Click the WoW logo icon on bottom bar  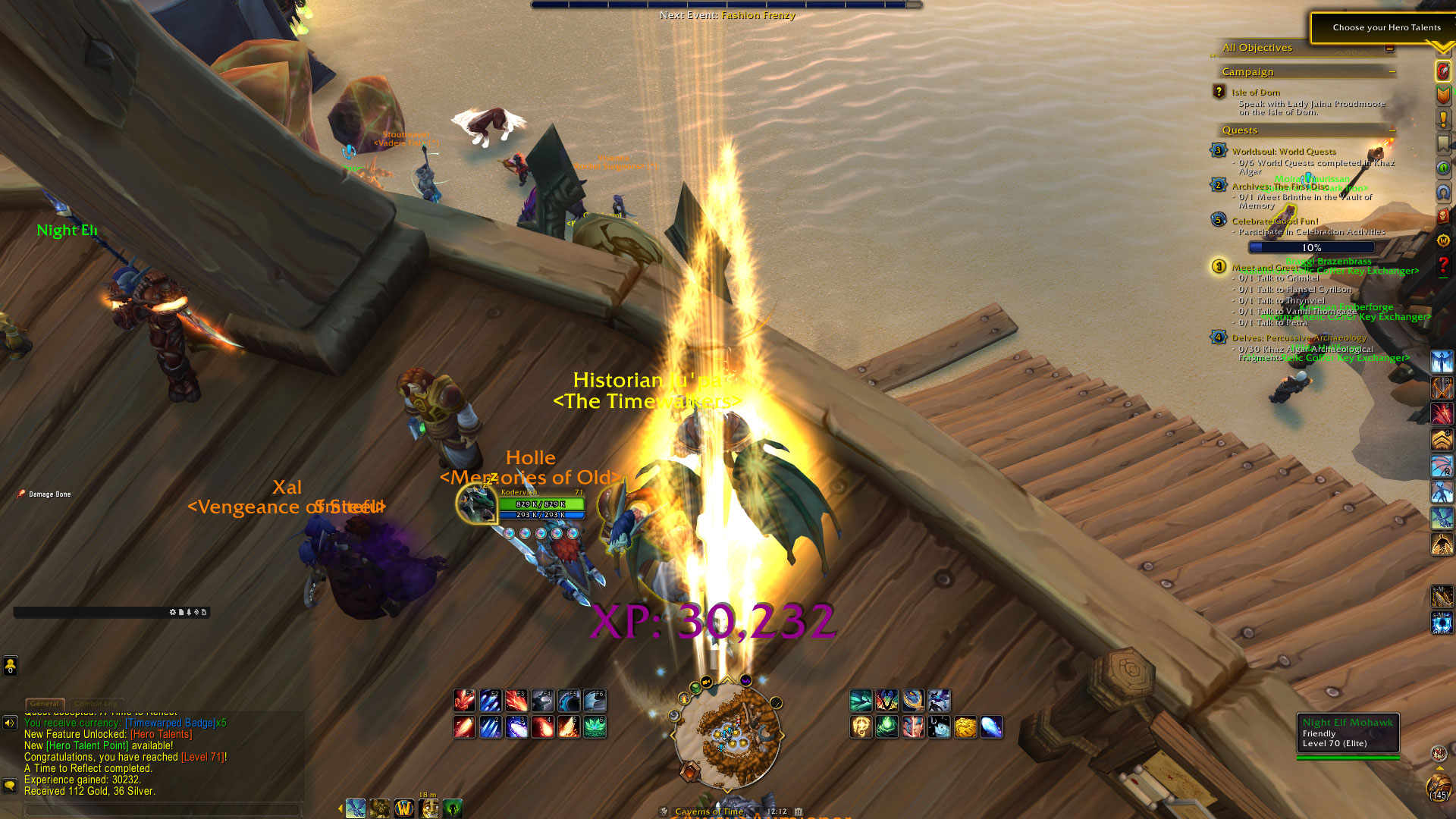tap(403, 809)
